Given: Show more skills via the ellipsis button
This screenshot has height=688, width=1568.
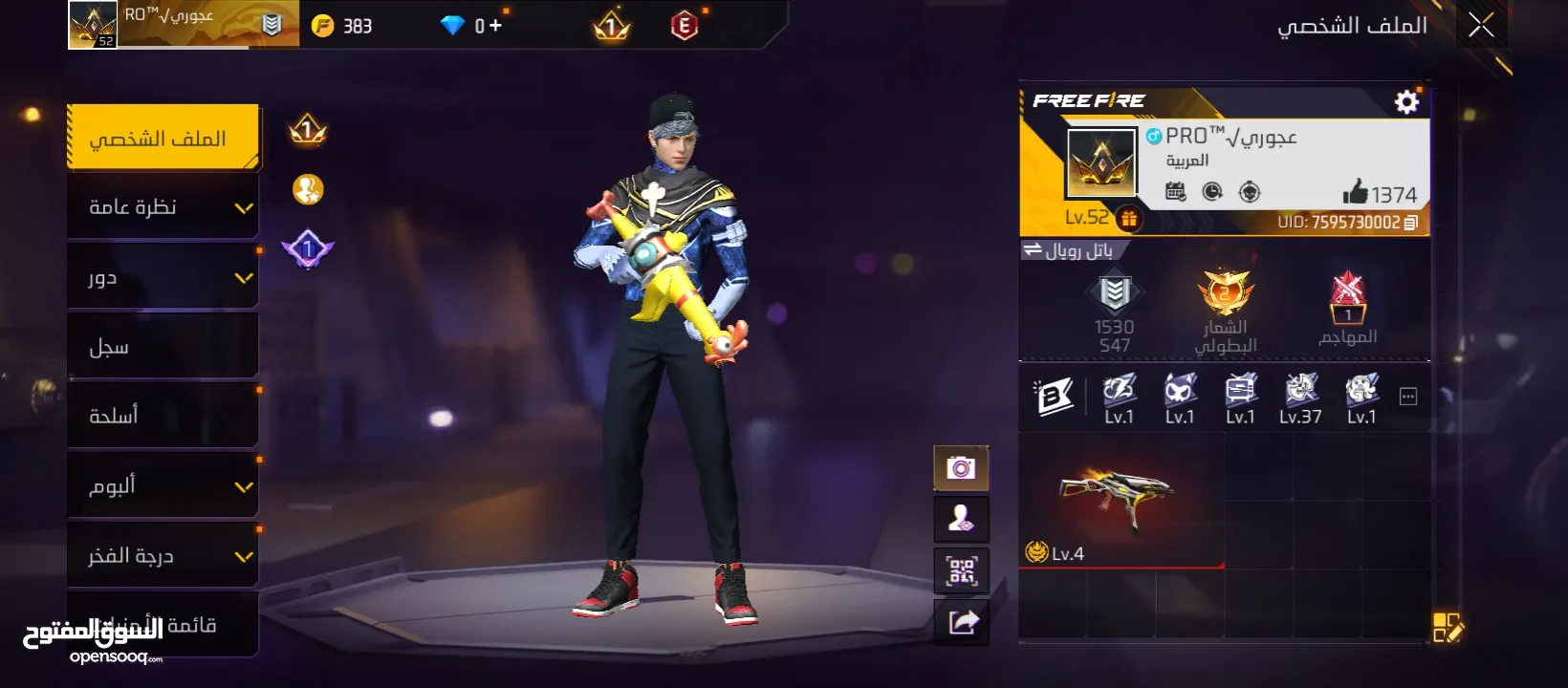Looking at the screenshot, I should point(1408,397).
